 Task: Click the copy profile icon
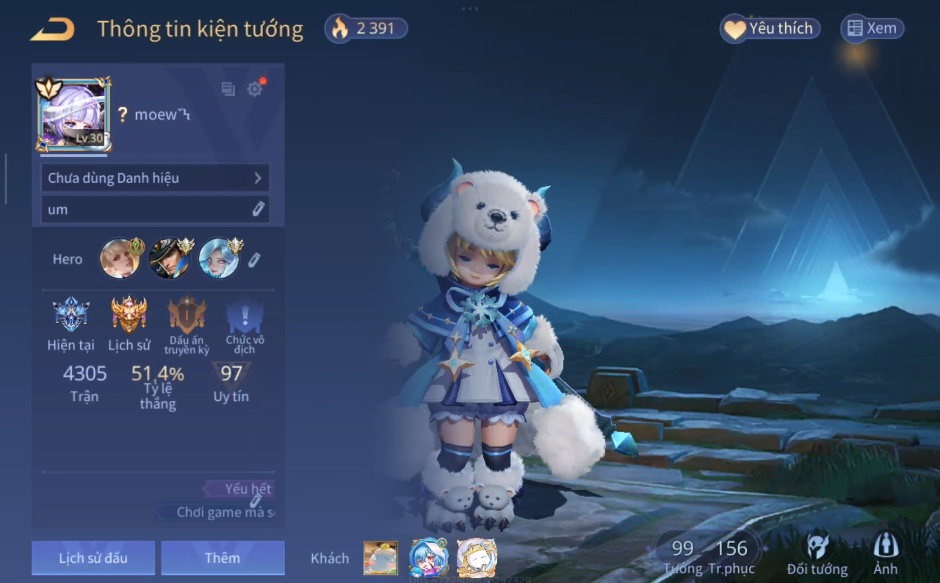pyautogui.click(x=228, y=89)
